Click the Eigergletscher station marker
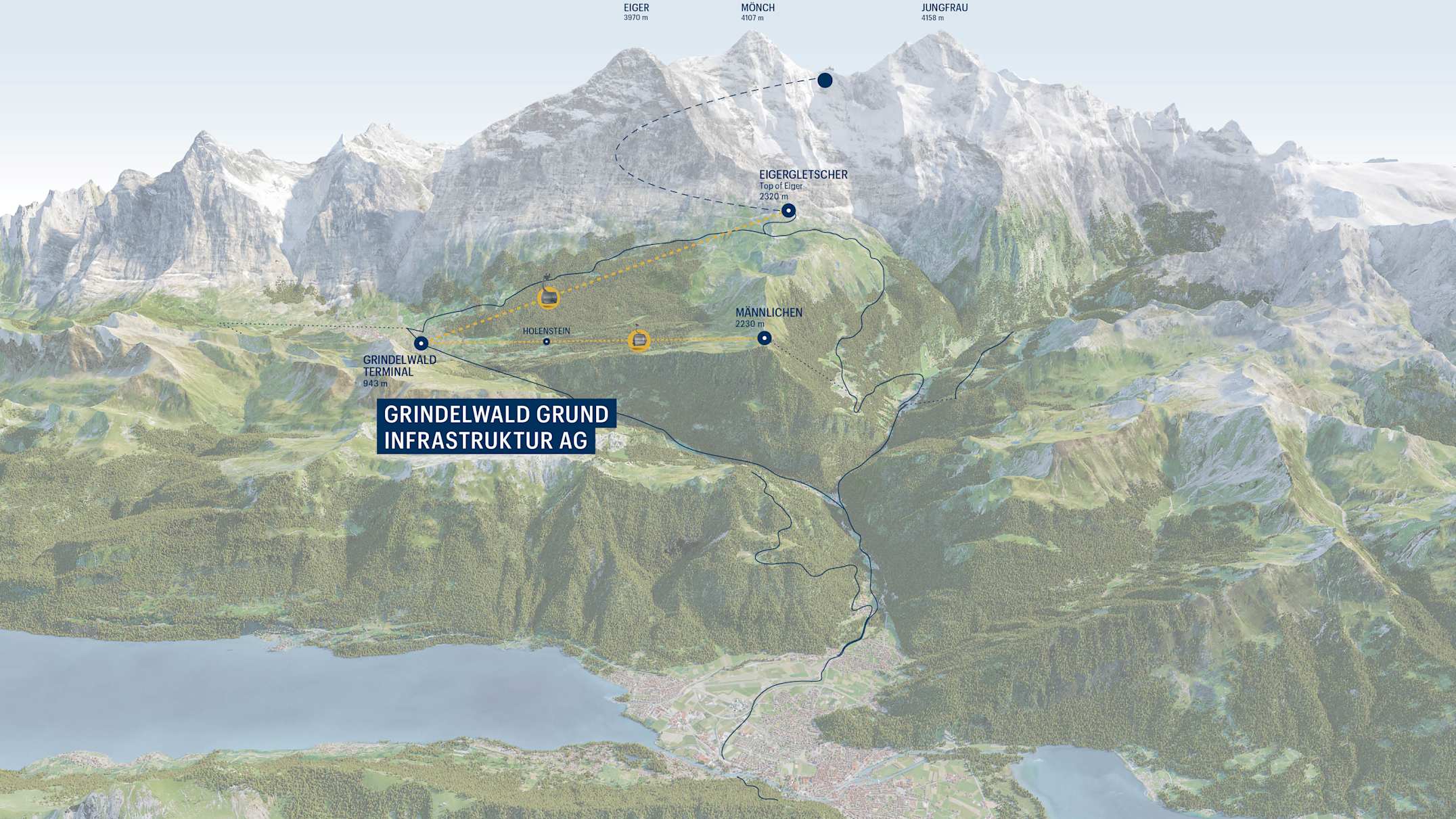 pyautogui.click(x=788, y=210)
